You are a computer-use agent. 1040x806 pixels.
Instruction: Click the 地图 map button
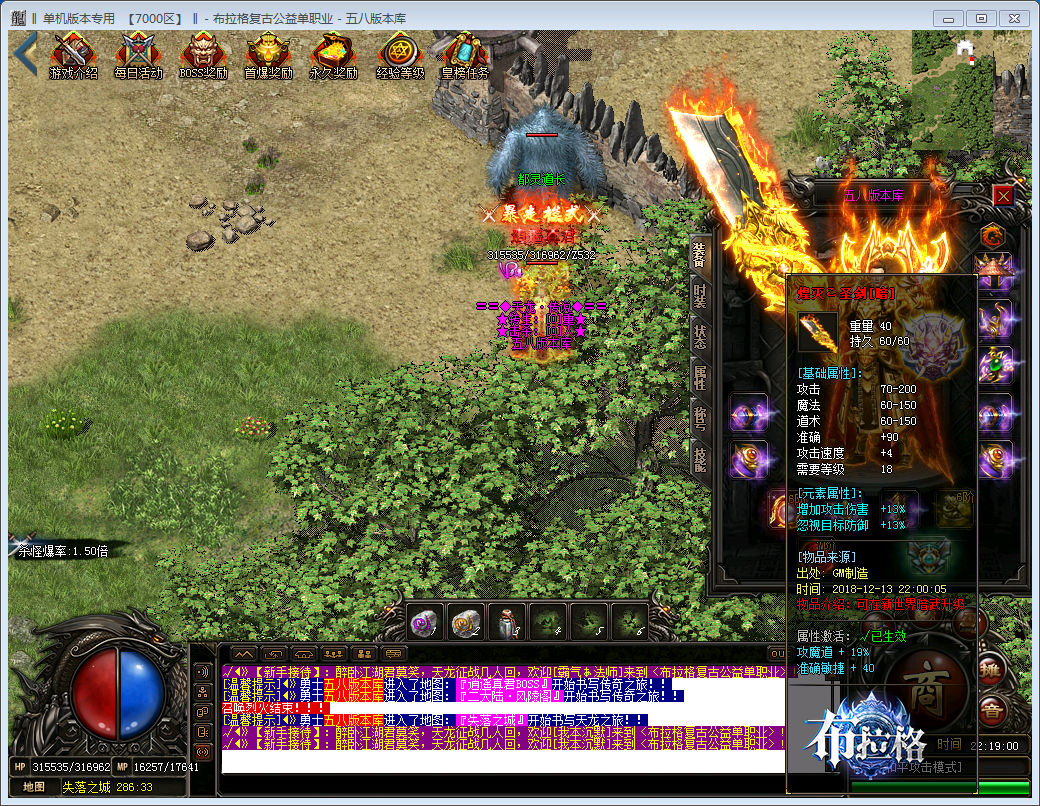pyautogui.click(x=34, y=787)
